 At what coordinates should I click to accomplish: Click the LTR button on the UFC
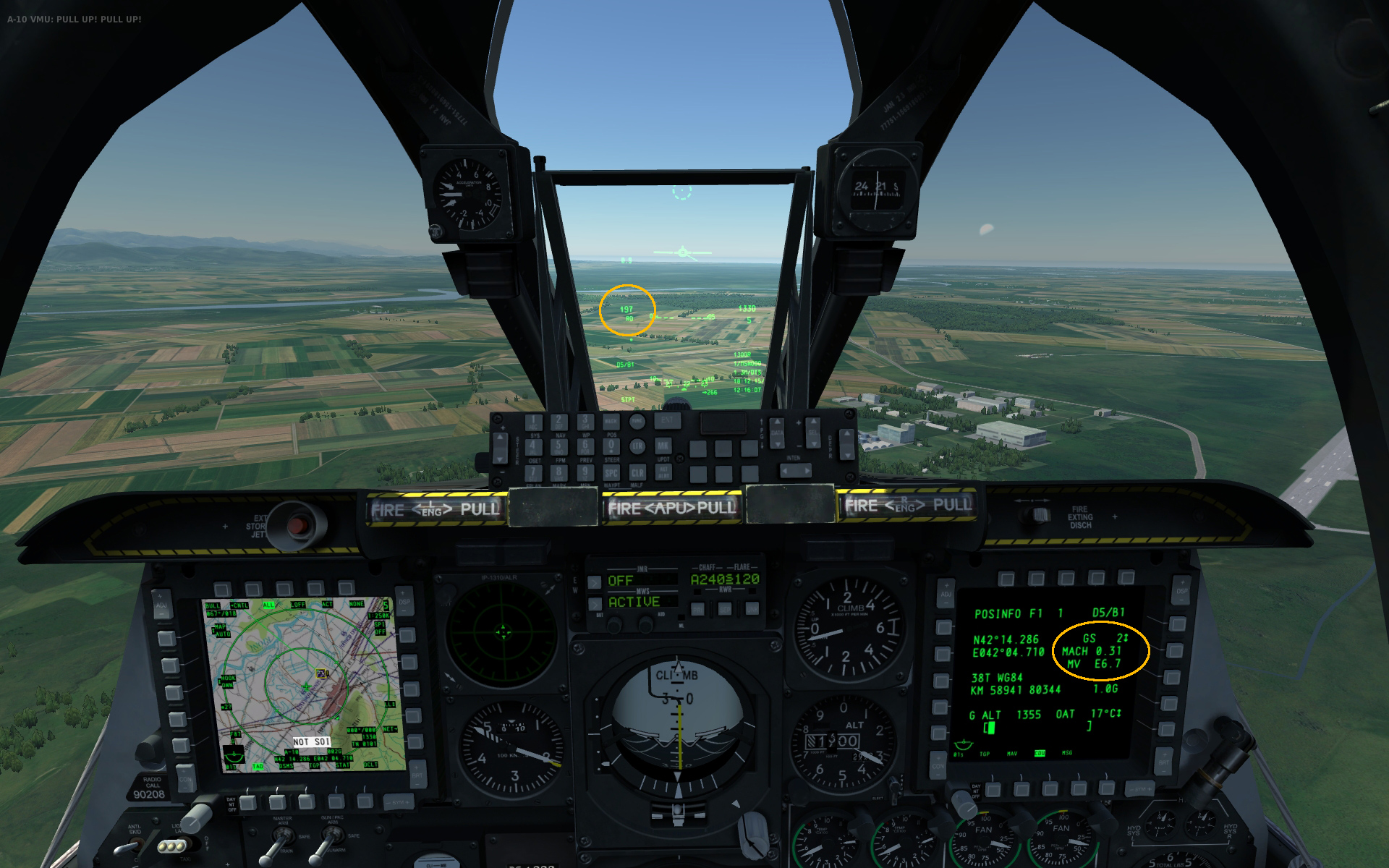click(637, 446)
